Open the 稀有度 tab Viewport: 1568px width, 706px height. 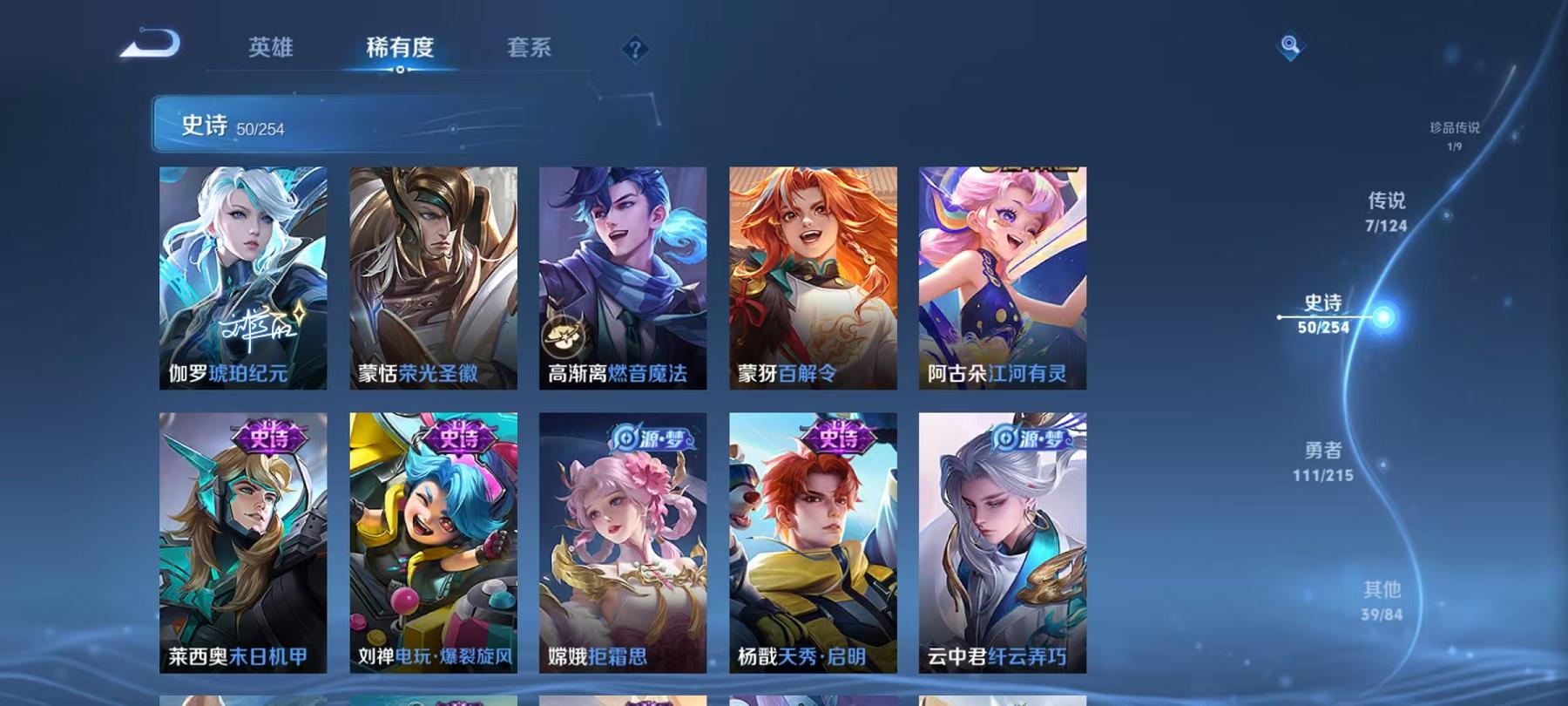click(401, 50)
